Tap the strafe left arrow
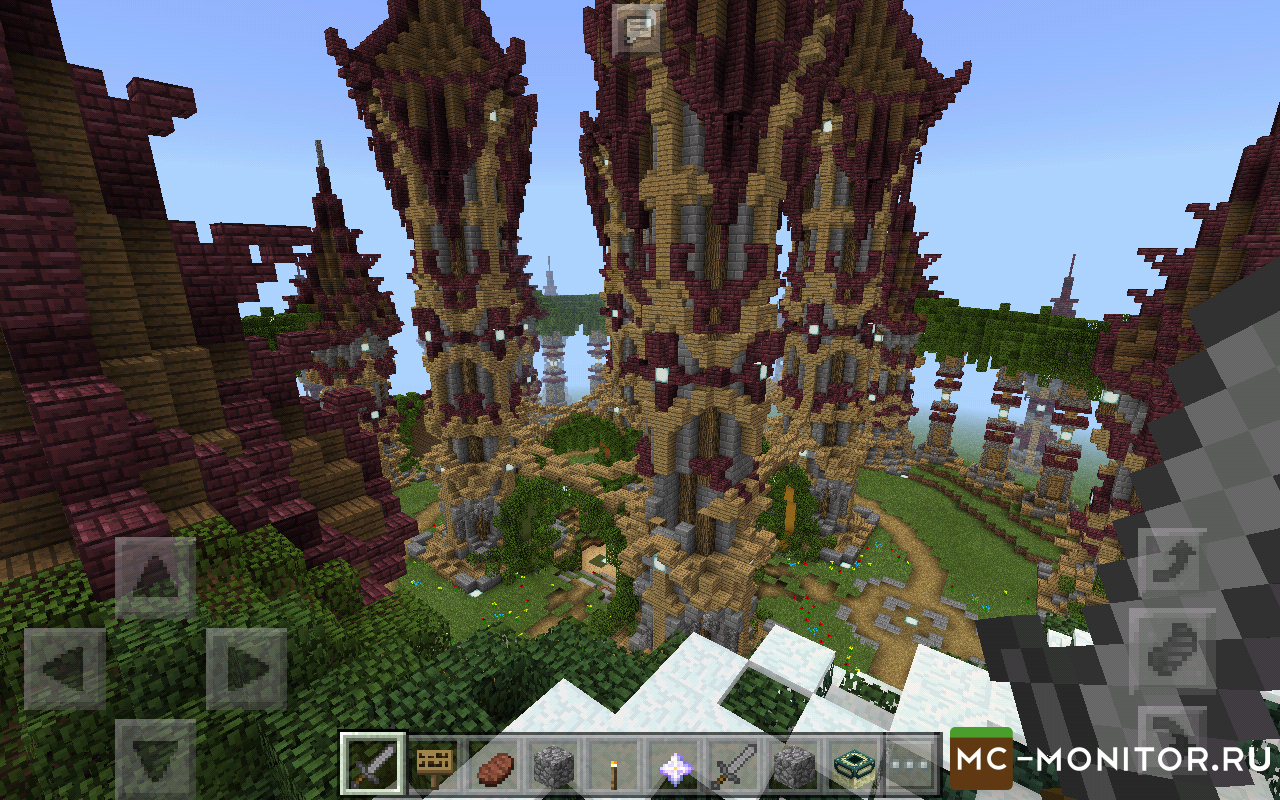The width and height of the screenshot is (1280, 800). click(x=64, y=669)
